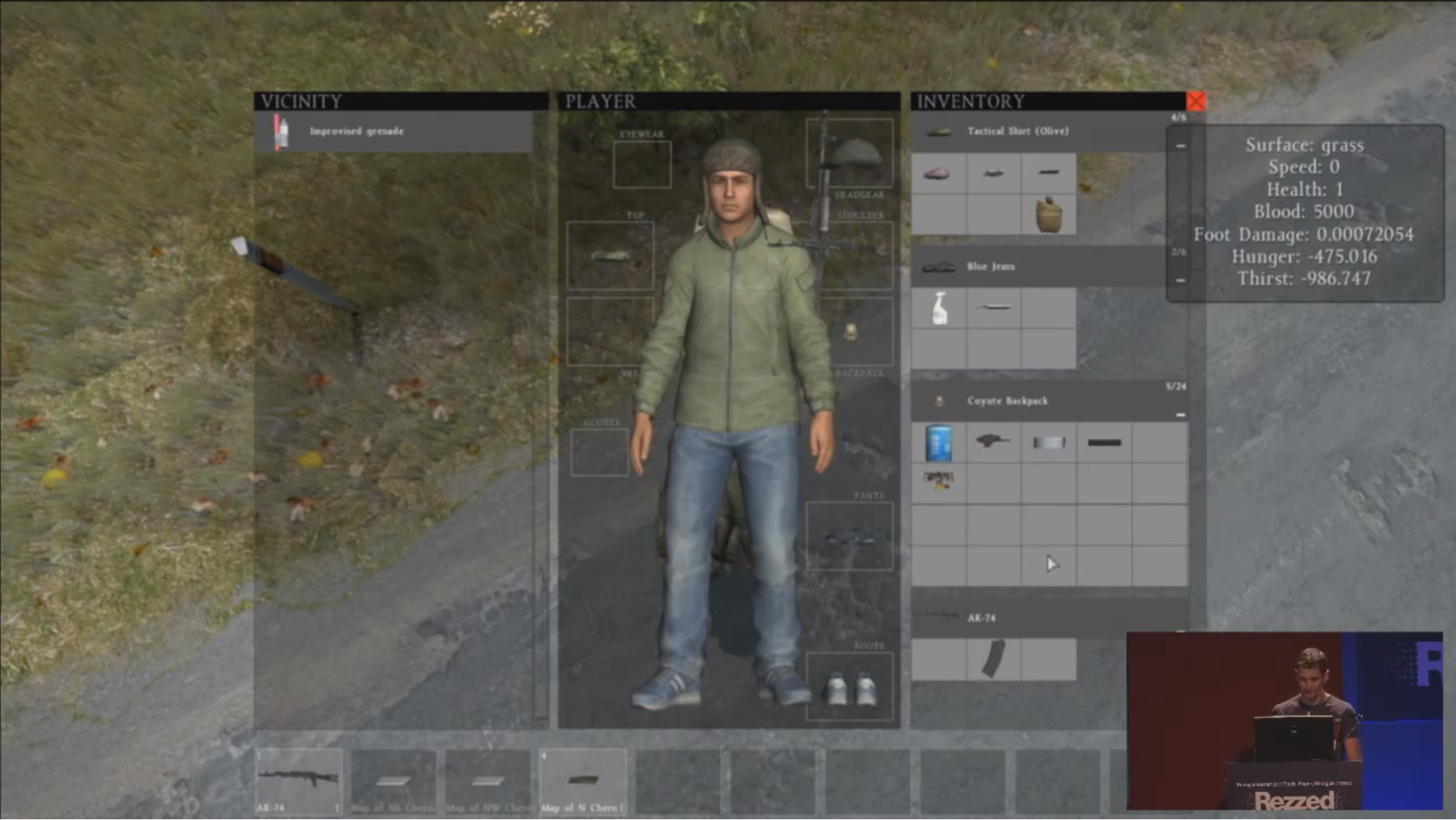Viewport: 1456px width, 820px height.
Task: Click the Tactical Shirt (Olive) container header
Action: point(1017,131)
